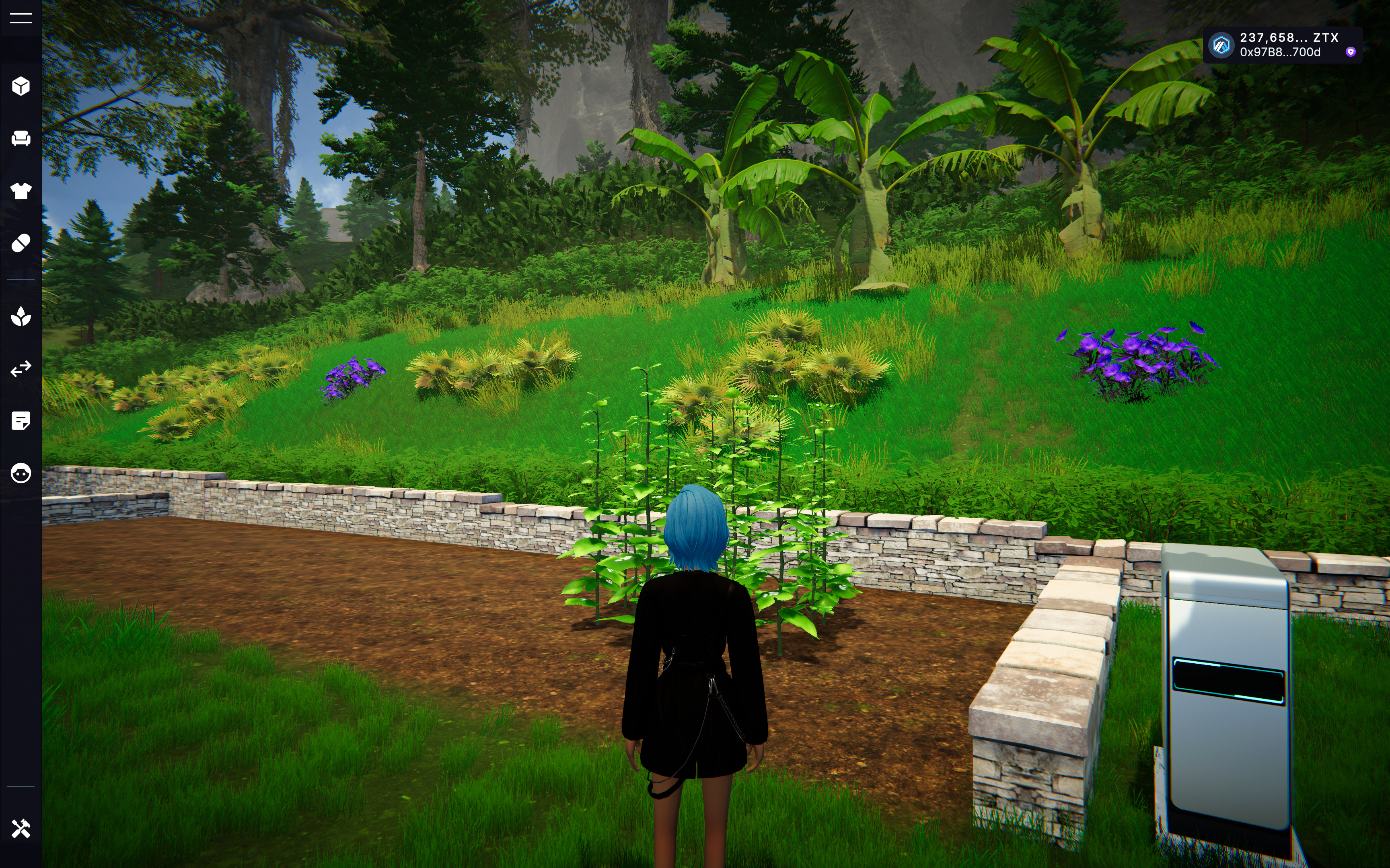Open the cube inventory icon

[21, 86]
